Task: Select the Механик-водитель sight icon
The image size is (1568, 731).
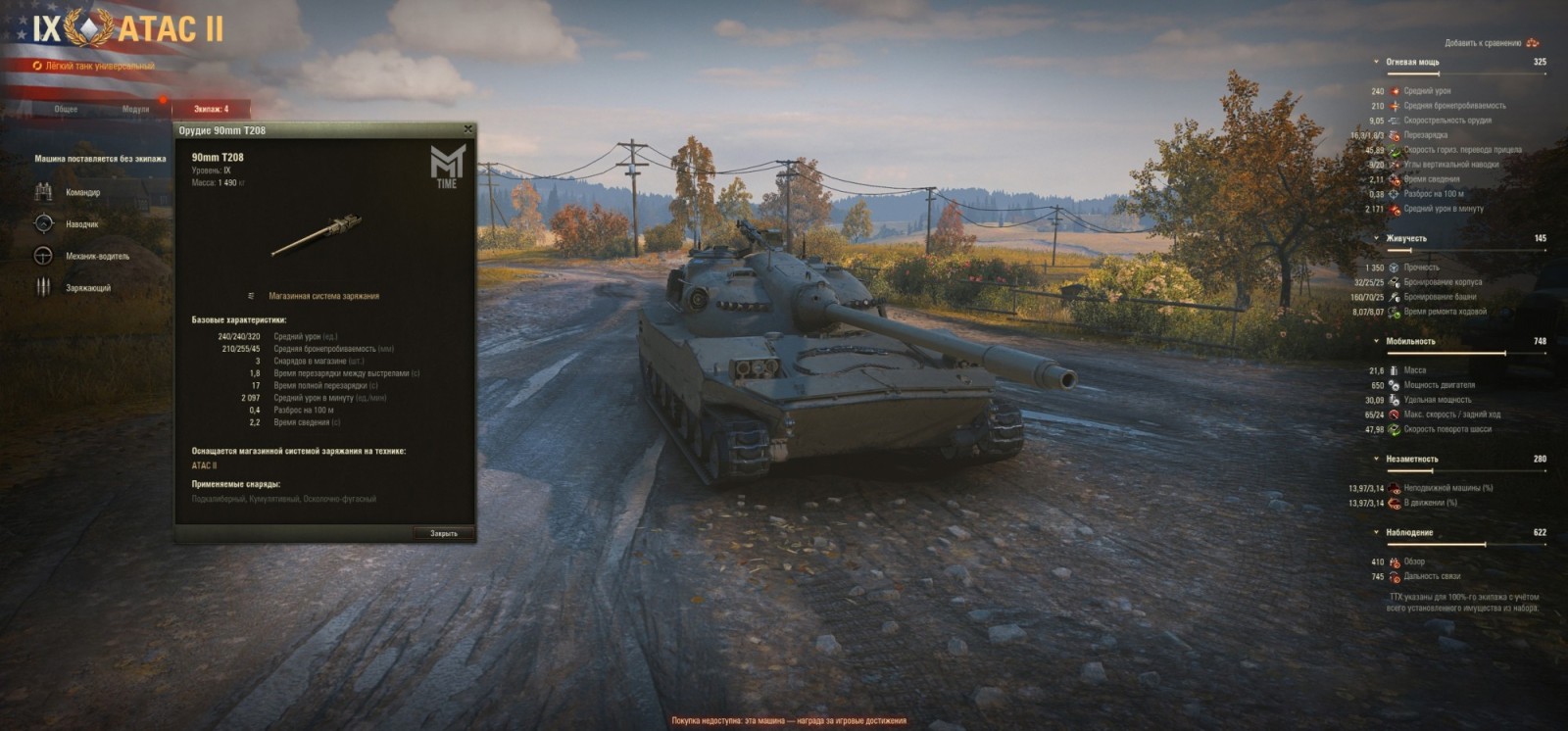Action: 43,256
